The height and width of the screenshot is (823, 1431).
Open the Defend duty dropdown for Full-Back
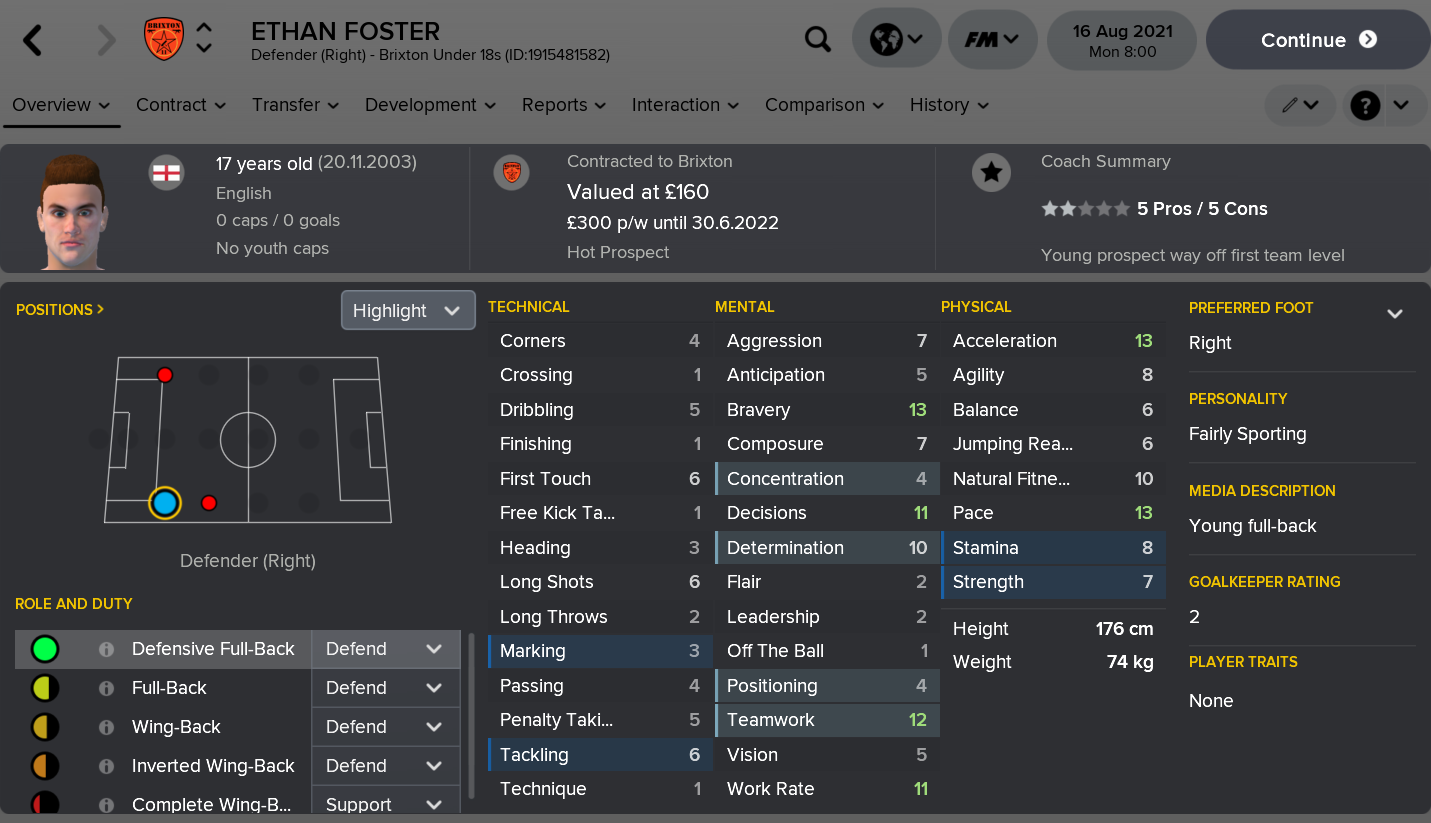click(386, 688)
